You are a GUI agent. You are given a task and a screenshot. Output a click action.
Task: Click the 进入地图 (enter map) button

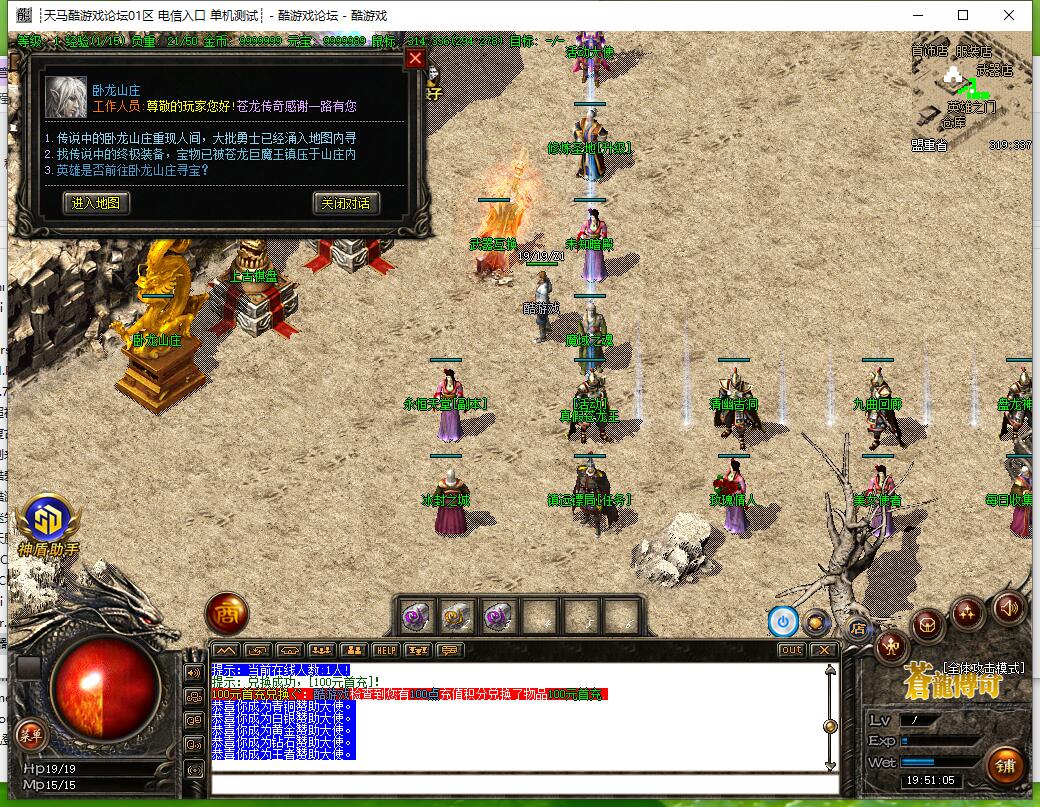pyautogui.click(x=96, y=203)
